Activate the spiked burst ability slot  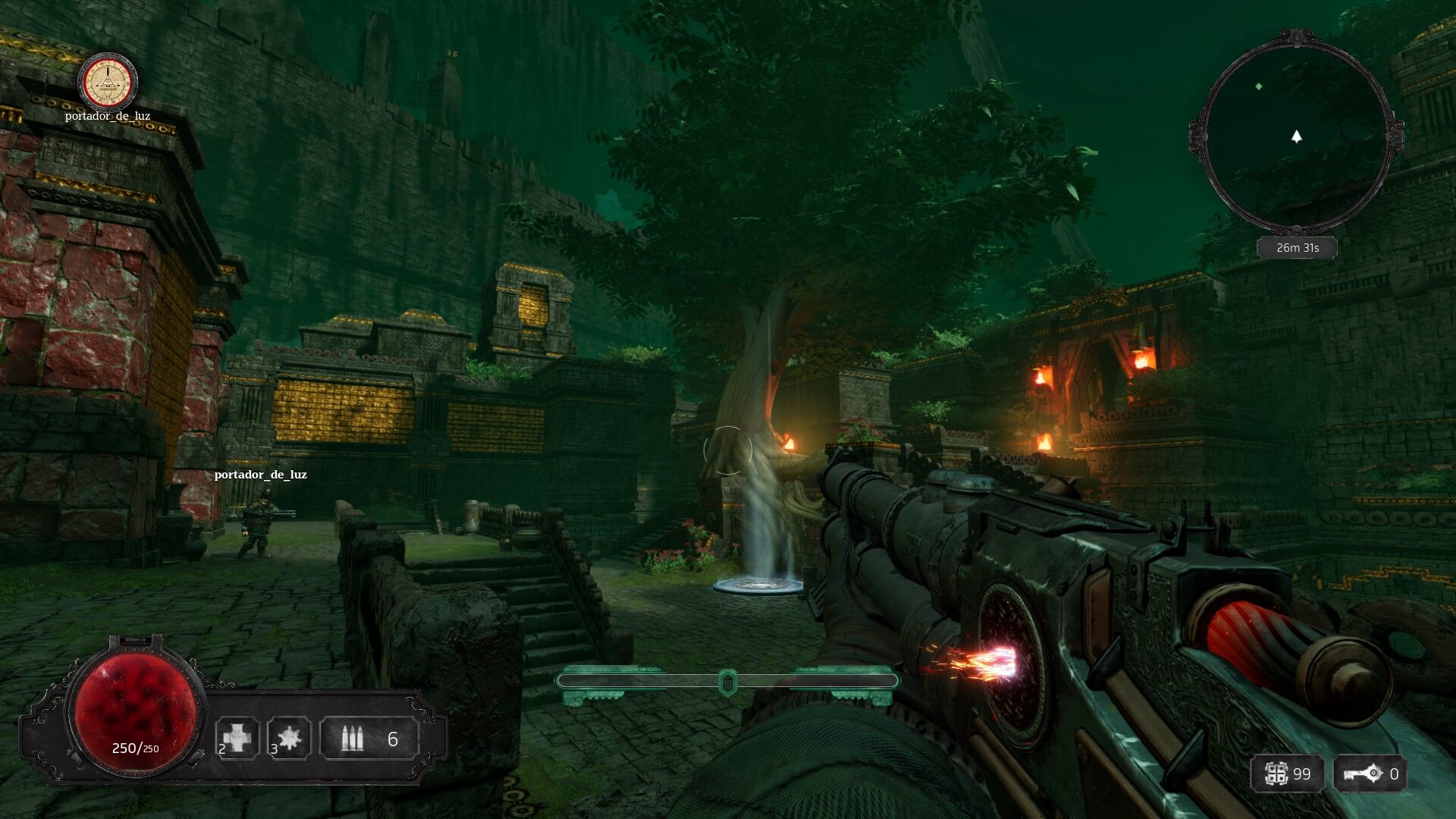point(289,737)
